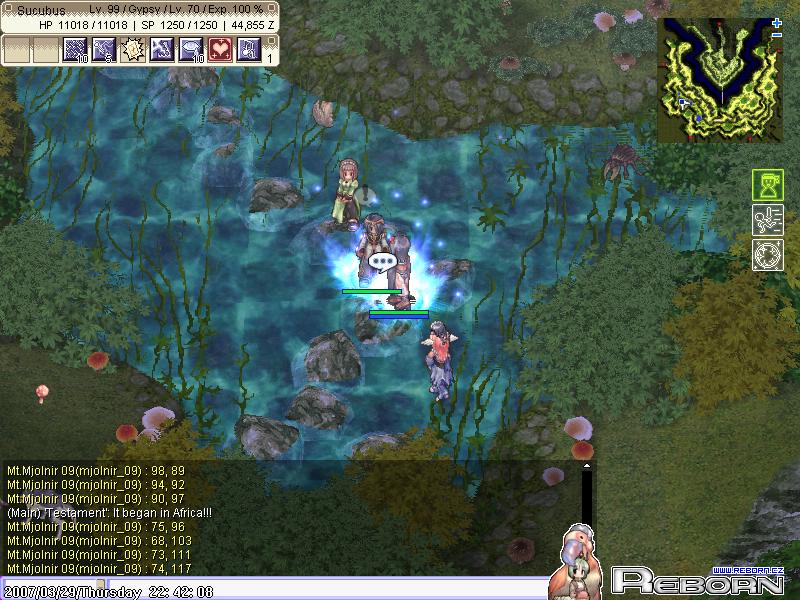
Task: Click the minimap of Mt. Mjolnir
Action: (x=718, y=82)
